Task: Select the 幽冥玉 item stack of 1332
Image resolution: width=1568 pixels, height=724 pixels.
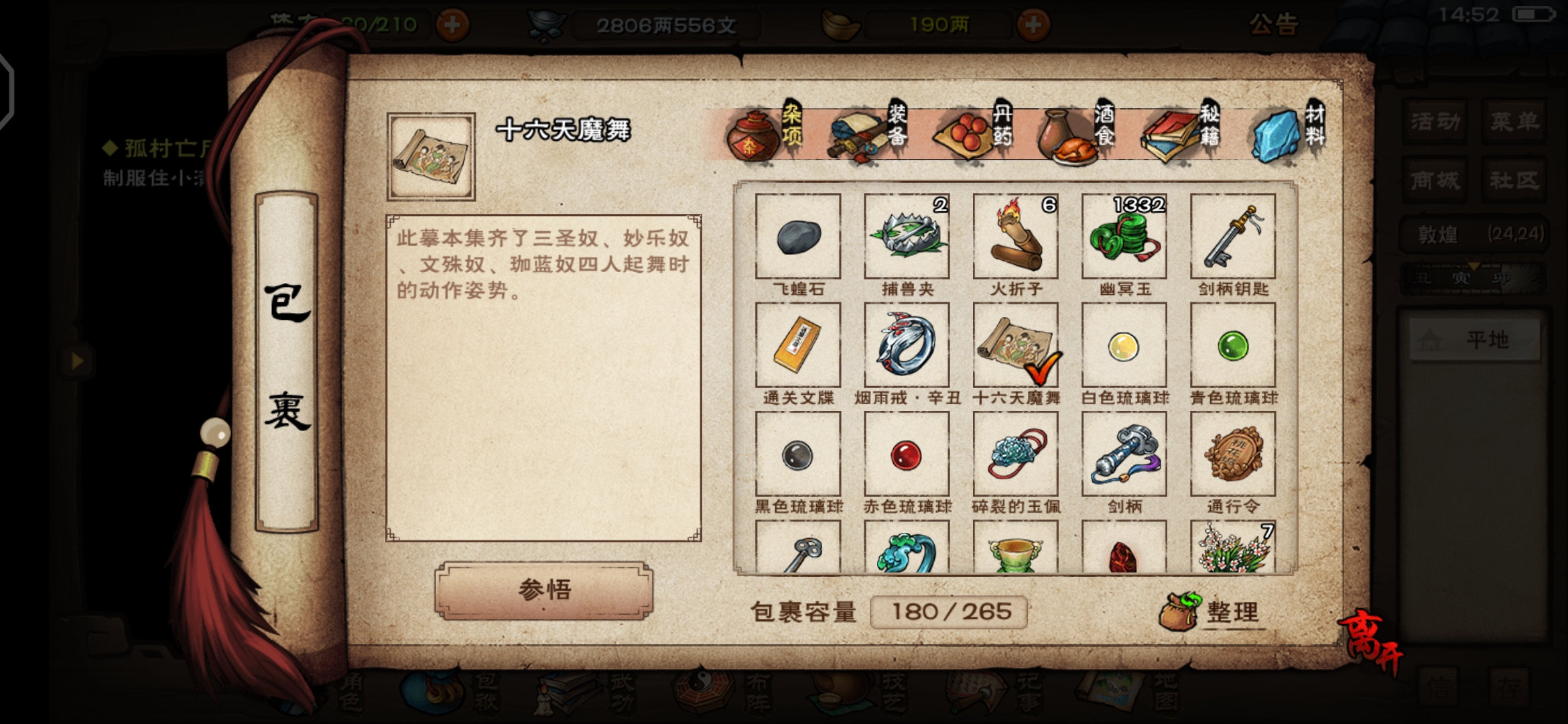Action: (x=1124, y=238)
